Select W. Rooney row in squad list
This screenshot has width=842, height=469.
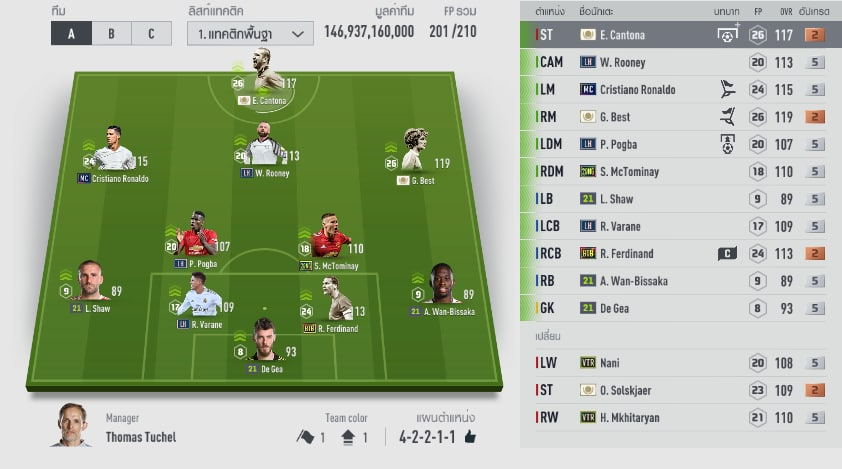pyautogui.click(x=680, y=62)
